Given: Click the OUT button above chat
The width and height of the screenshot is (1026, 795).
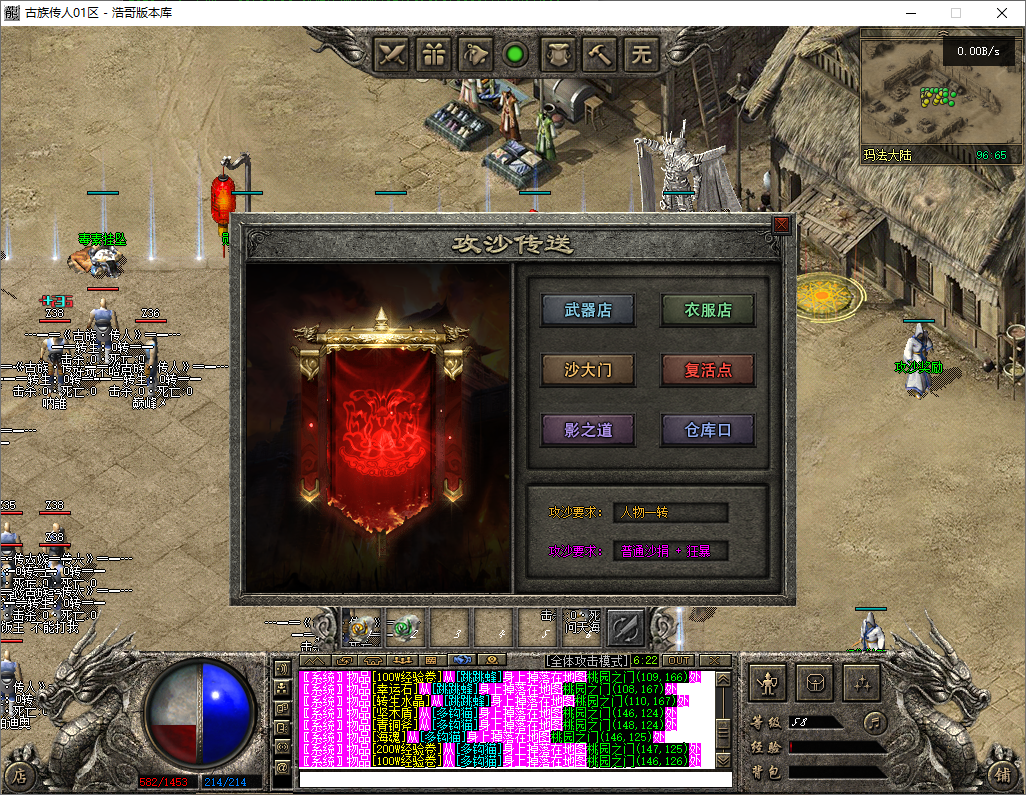Looking at the screenshot, I should tap(679, 660).
